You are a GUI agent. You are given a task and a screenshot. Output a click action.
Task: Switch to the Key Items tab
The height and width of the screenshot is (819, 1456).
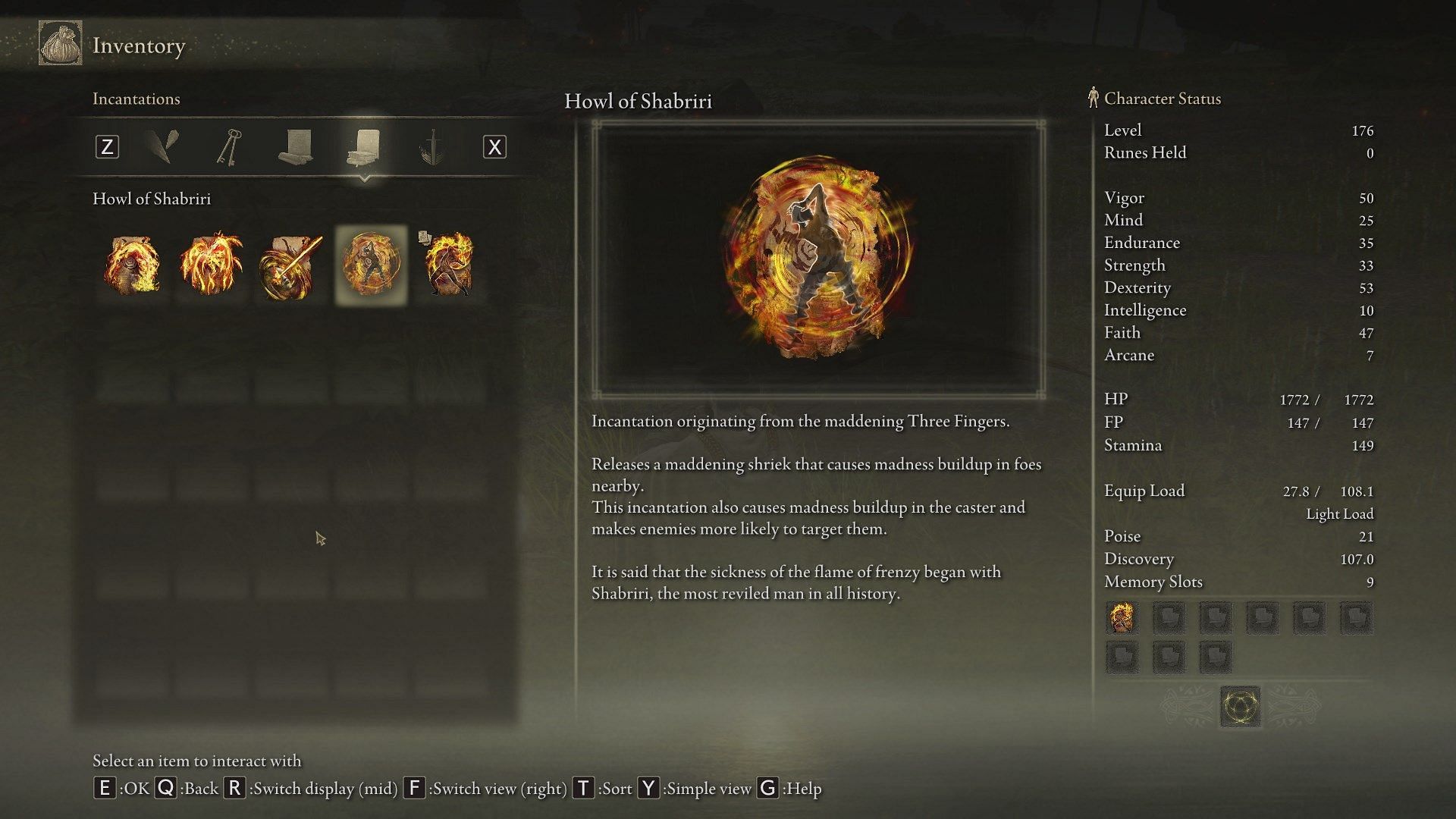[x=228, y=146]
